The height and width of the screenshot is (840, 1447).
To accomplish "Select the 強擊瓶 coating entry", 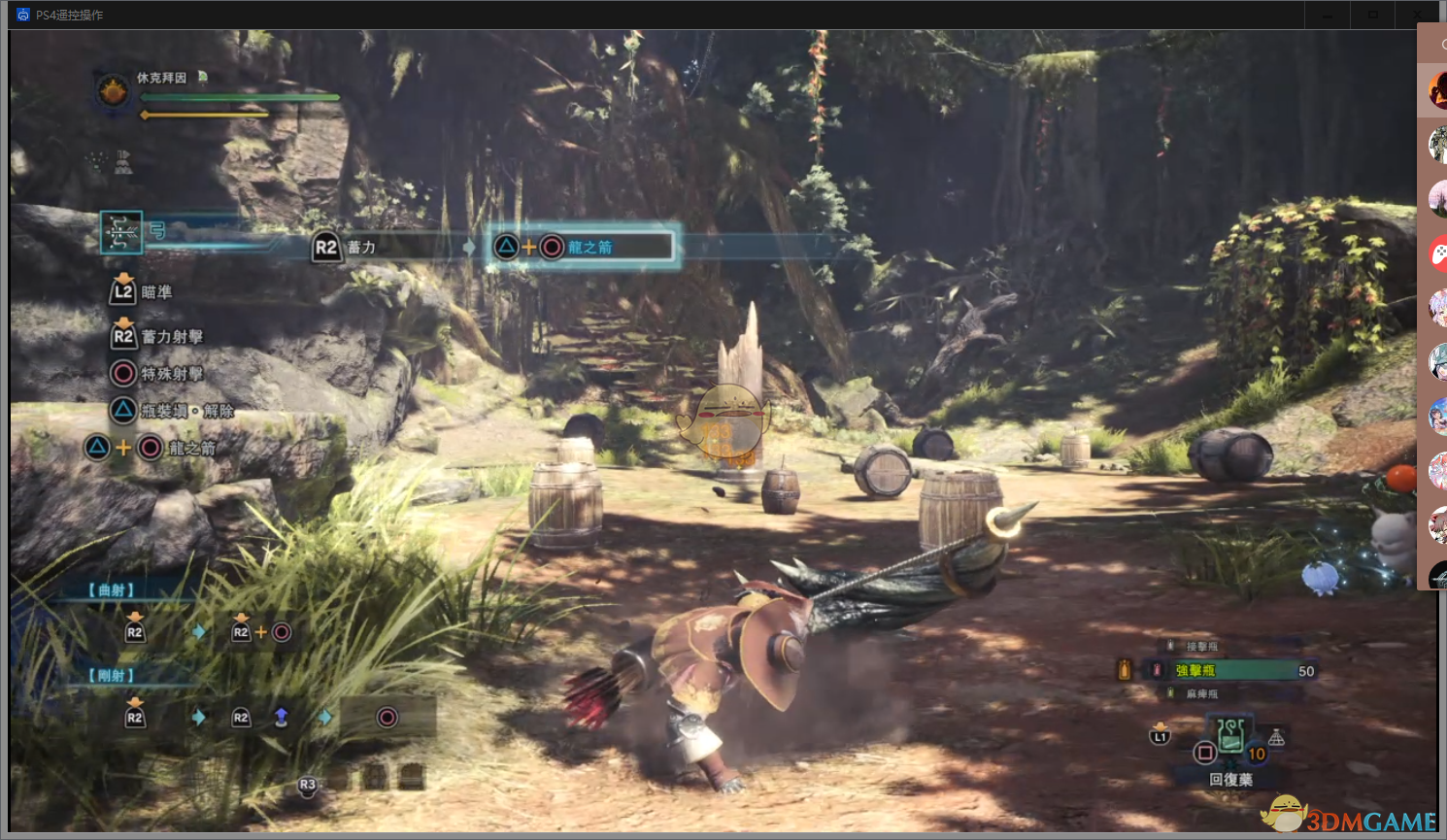I will coord(1195,670).
